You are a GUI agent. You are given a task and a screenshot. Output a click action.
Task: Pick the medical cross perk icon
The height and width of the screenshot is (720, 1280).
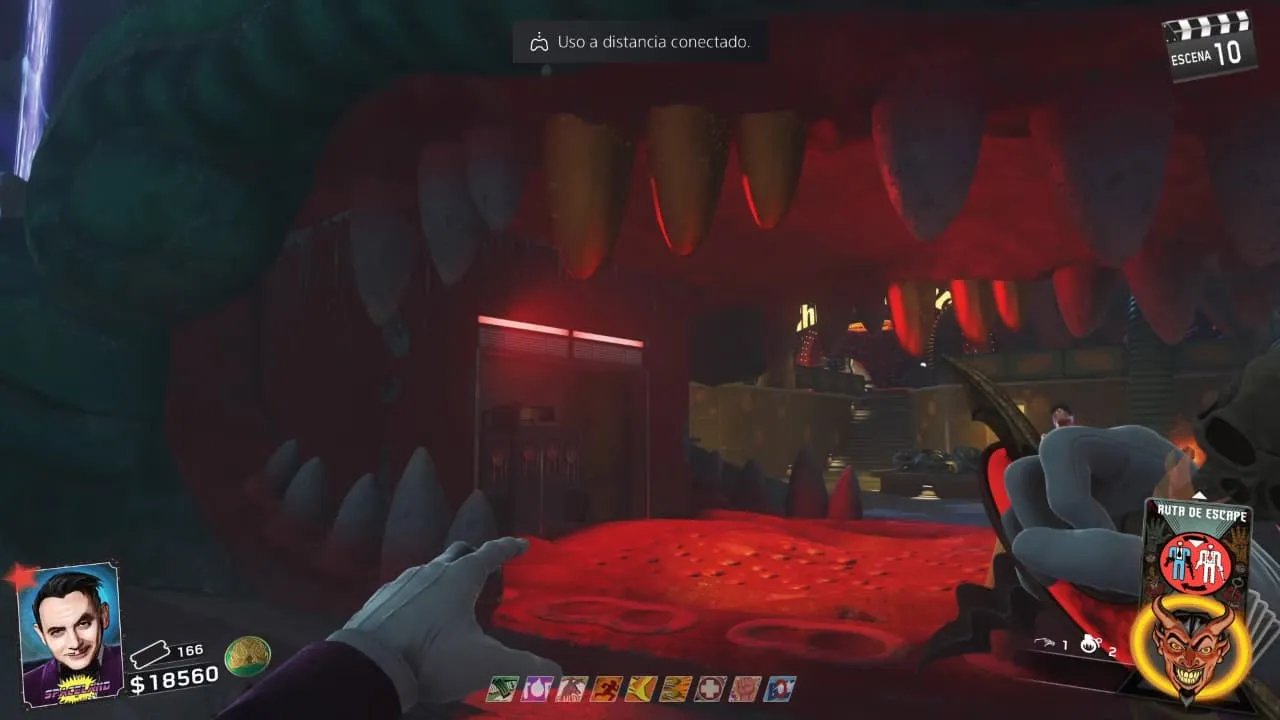point(710,688)
